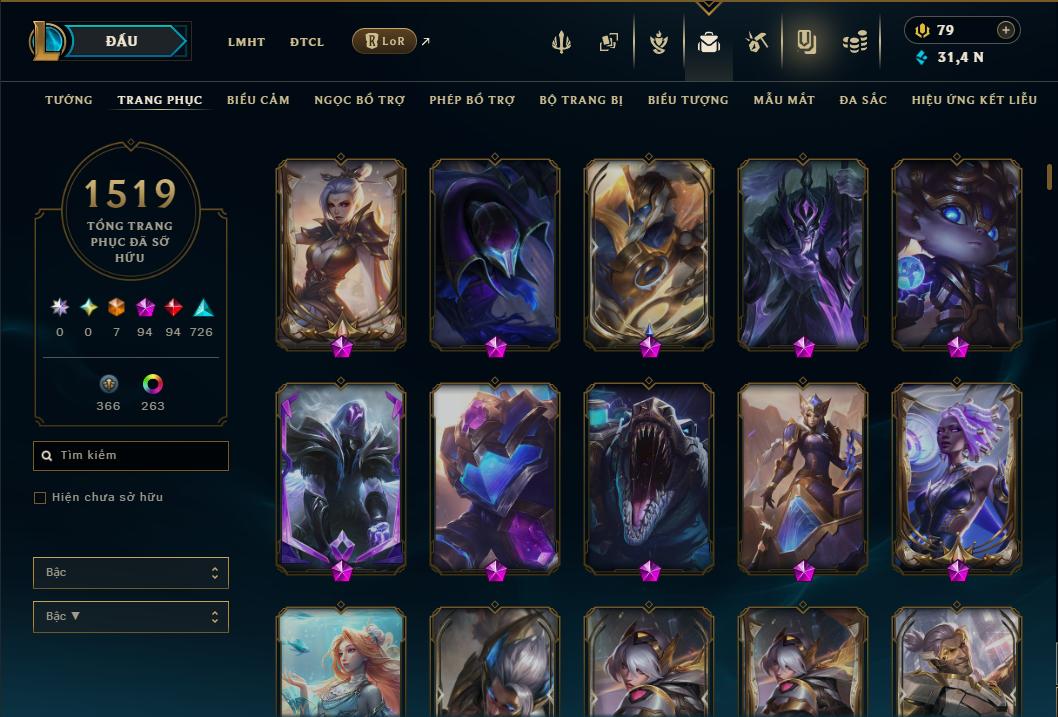Switch to the TƯỚNG champions tab
This screenshot has width=1058, height=717.
tap(69, 100)
